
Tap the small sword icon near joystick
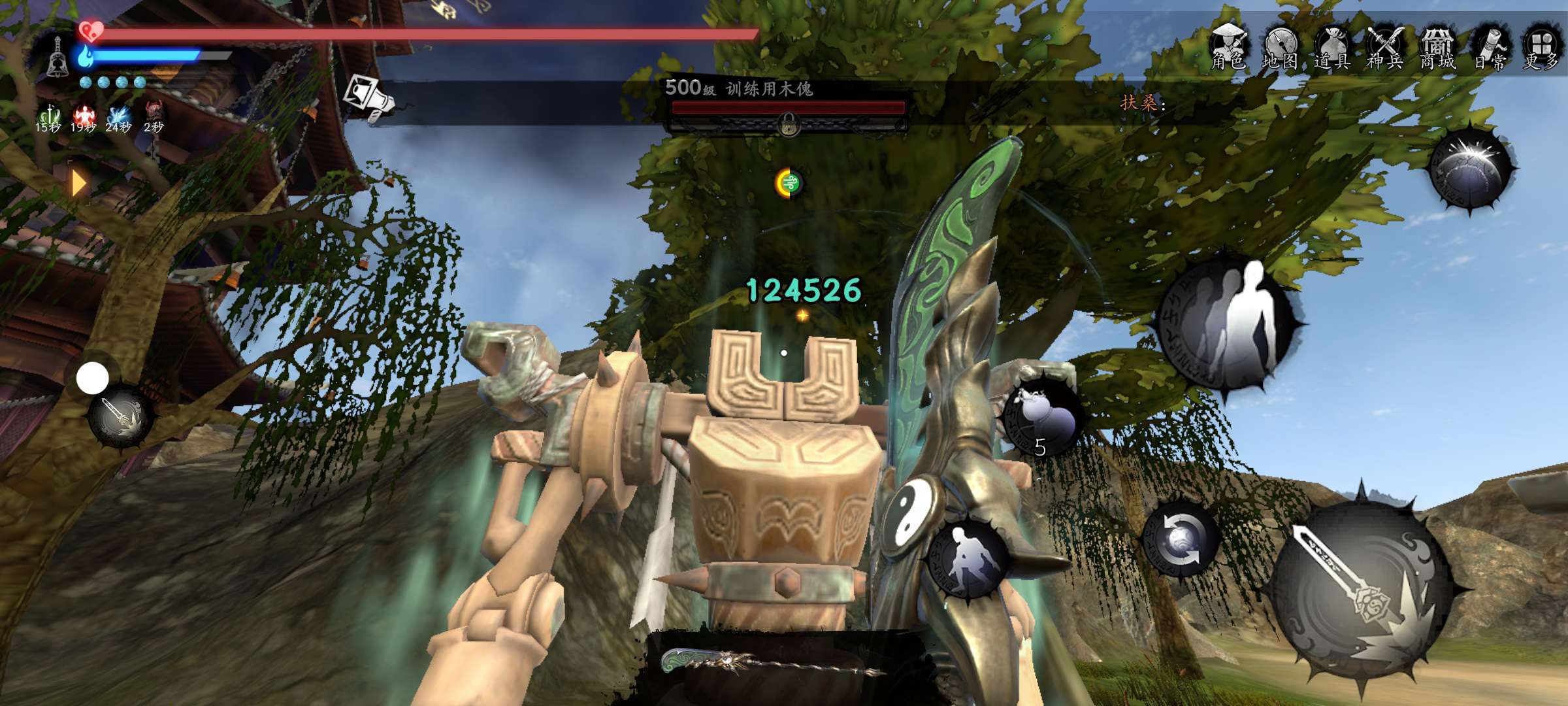[122, 416]
